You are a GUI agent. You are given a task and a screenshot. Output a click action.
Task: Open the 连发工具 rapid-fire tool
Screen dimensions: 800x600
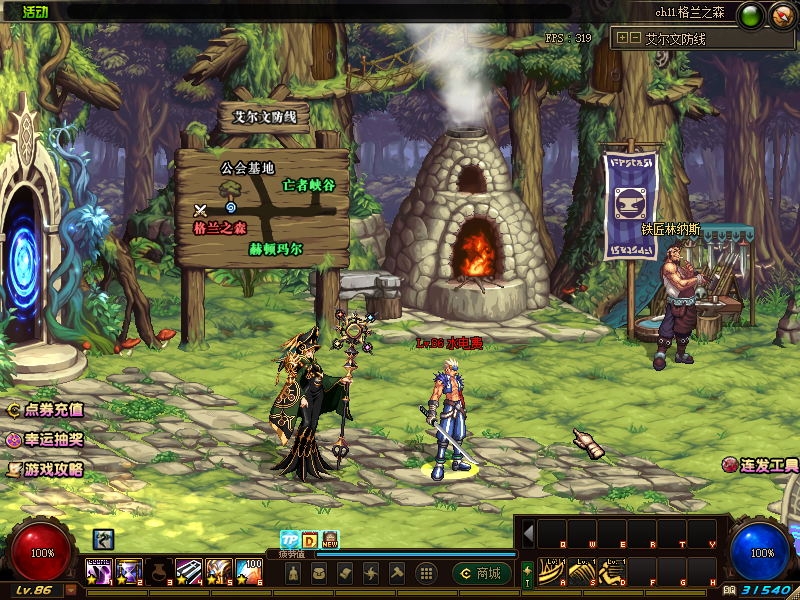761,466
